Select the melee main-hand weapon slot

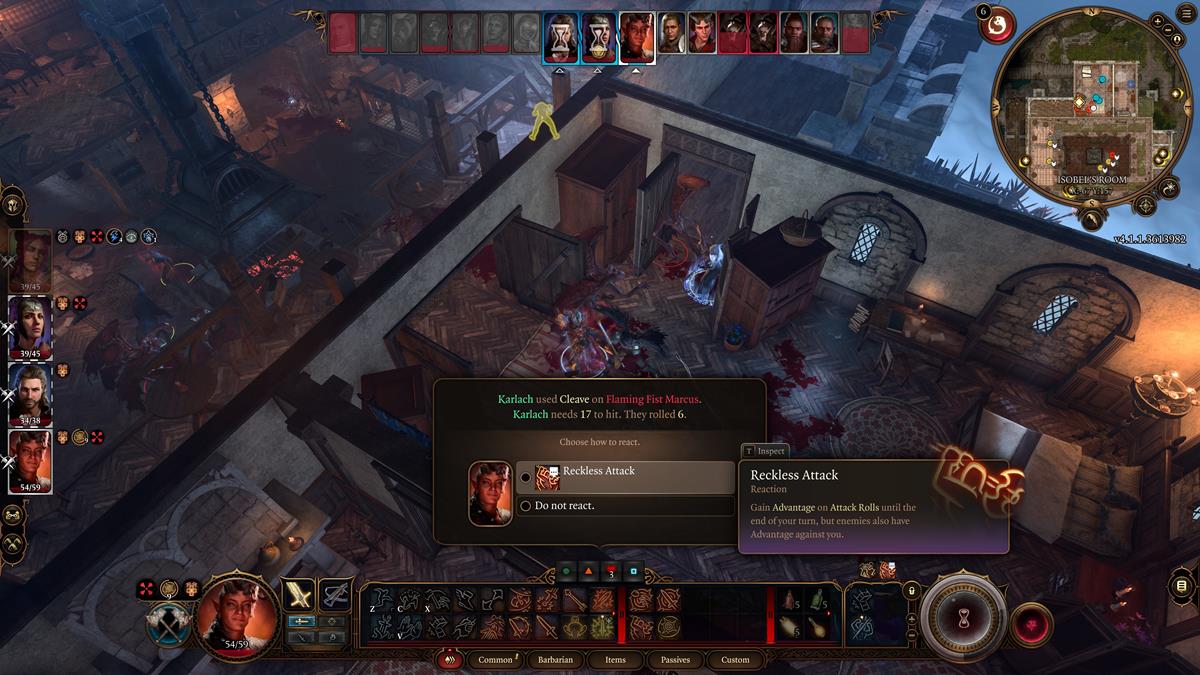click(299, 594)
